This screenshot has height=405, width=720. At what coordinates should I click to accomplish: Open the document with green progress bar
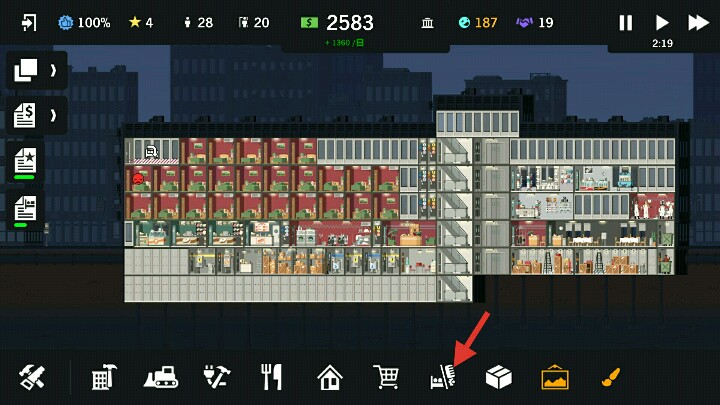[26, 208]
